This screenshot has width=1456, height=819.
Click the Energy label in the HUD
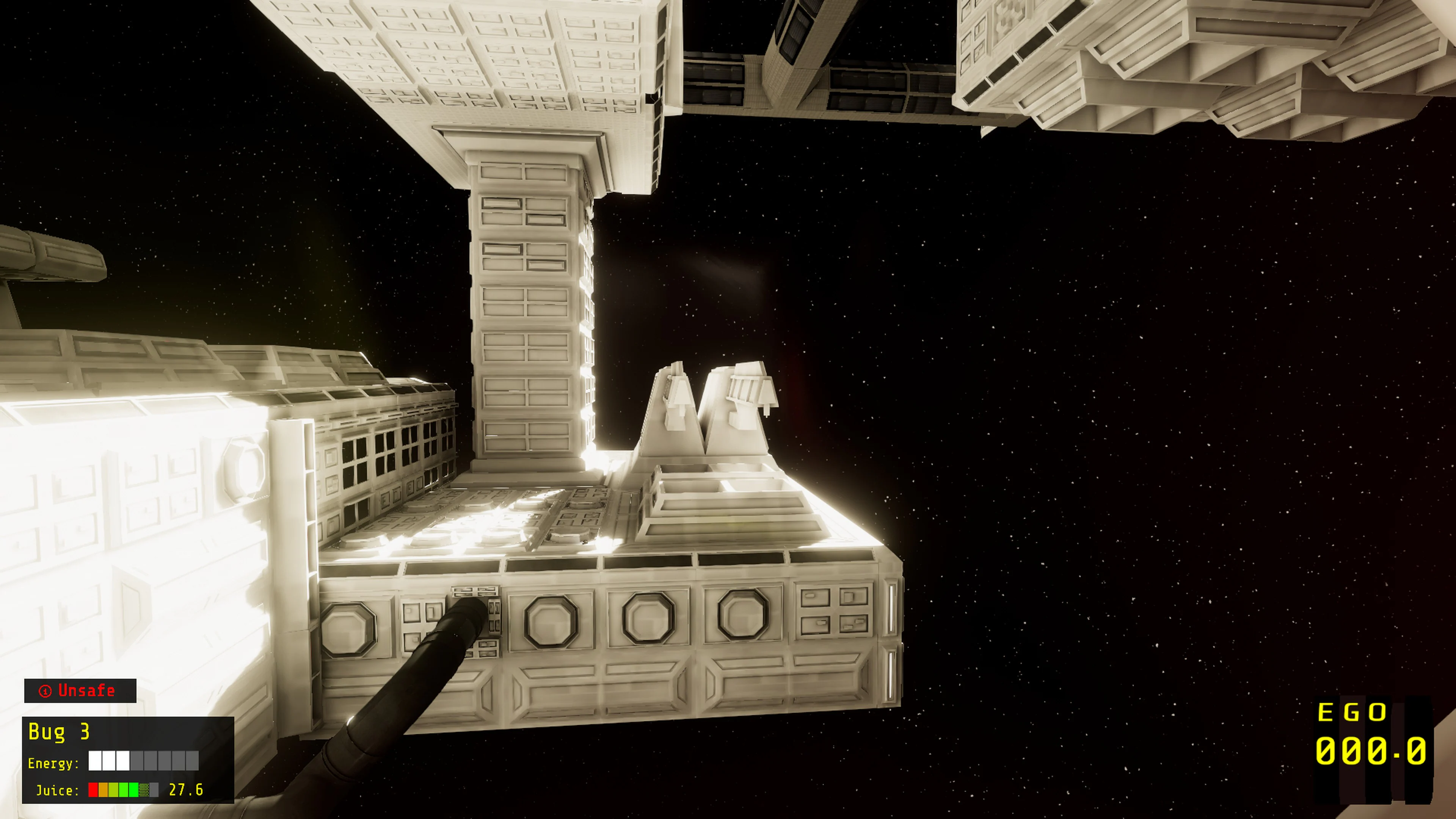53,764
